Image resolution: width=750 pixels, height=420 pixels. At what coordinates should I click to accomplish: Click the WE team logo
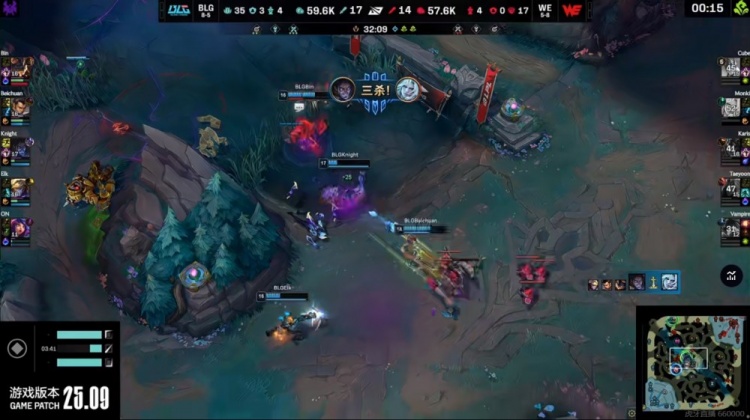(x=573, y=10)
